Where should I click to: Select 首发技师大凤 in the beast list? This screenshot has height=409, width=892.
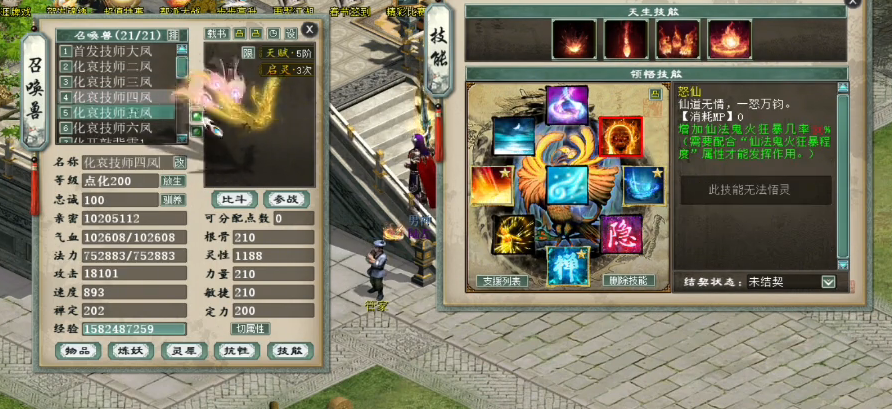[117, 50]
